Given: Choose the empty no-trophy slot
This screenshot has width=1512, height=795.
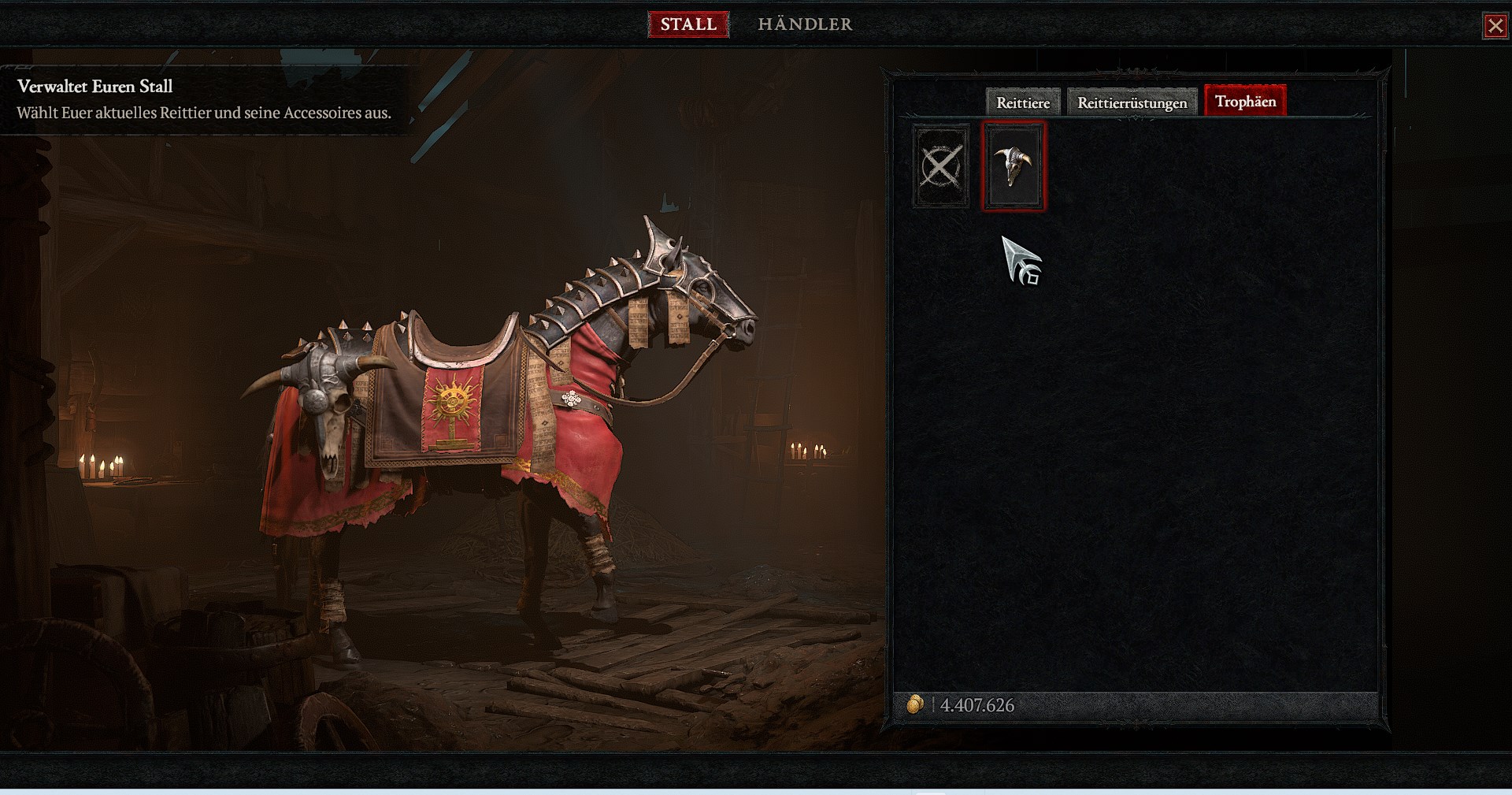Looking at the screenshot, I should 941,166.
